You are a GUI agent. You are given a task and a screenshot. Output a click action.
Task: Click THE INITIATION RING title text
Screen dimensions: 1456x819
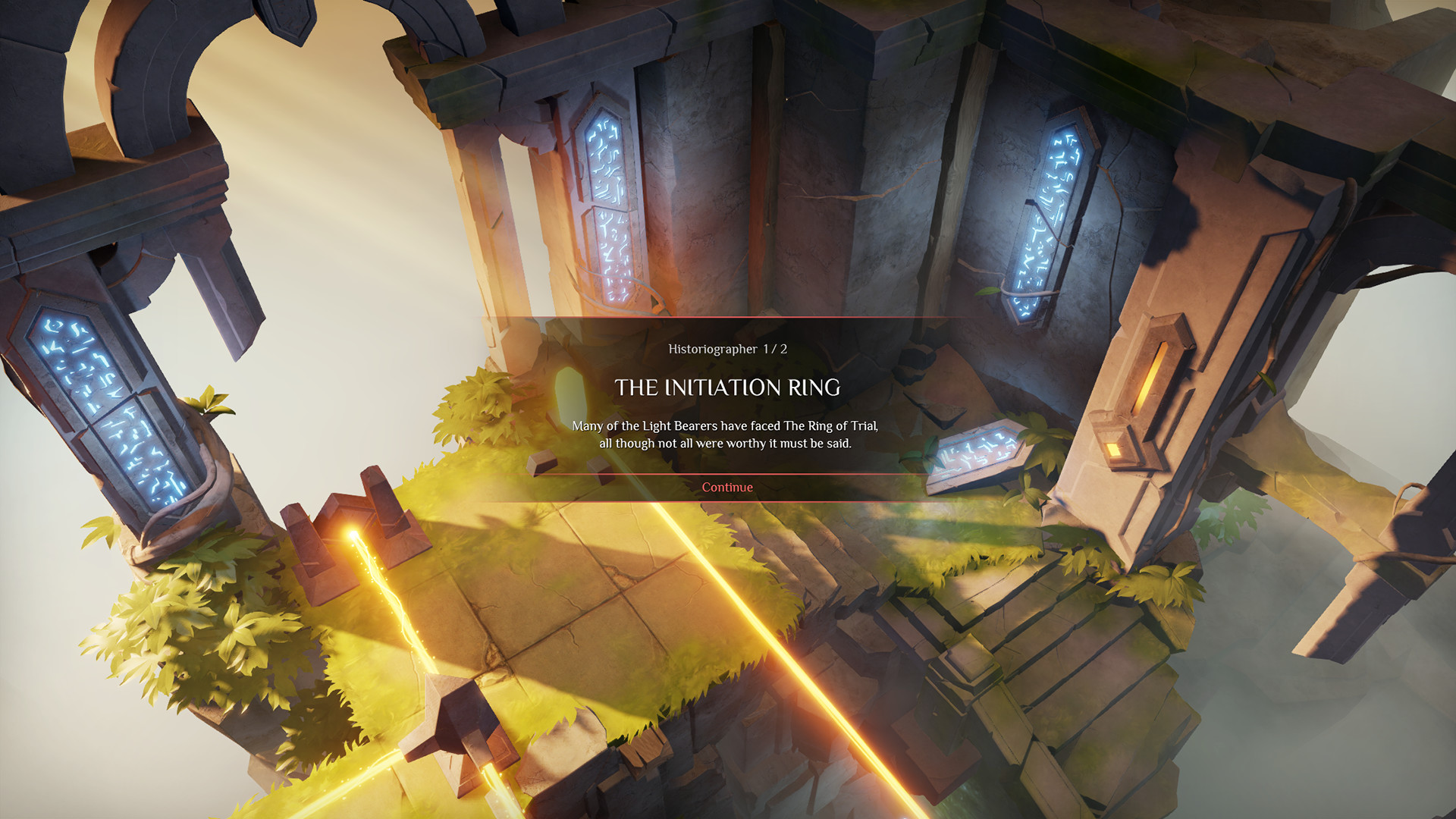tap(728, 388)
